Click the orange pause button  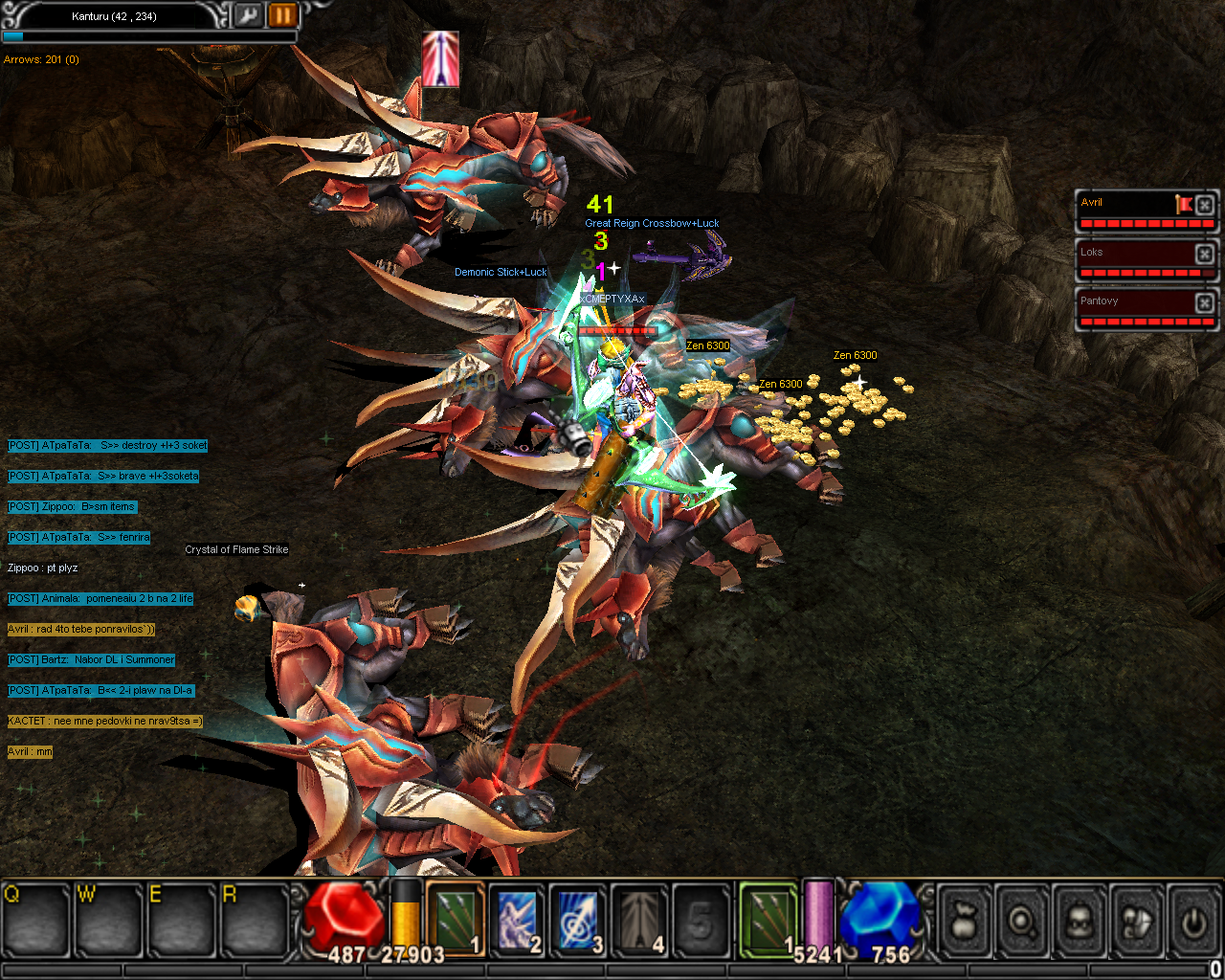pyautogui.click(x=282, y=15)
